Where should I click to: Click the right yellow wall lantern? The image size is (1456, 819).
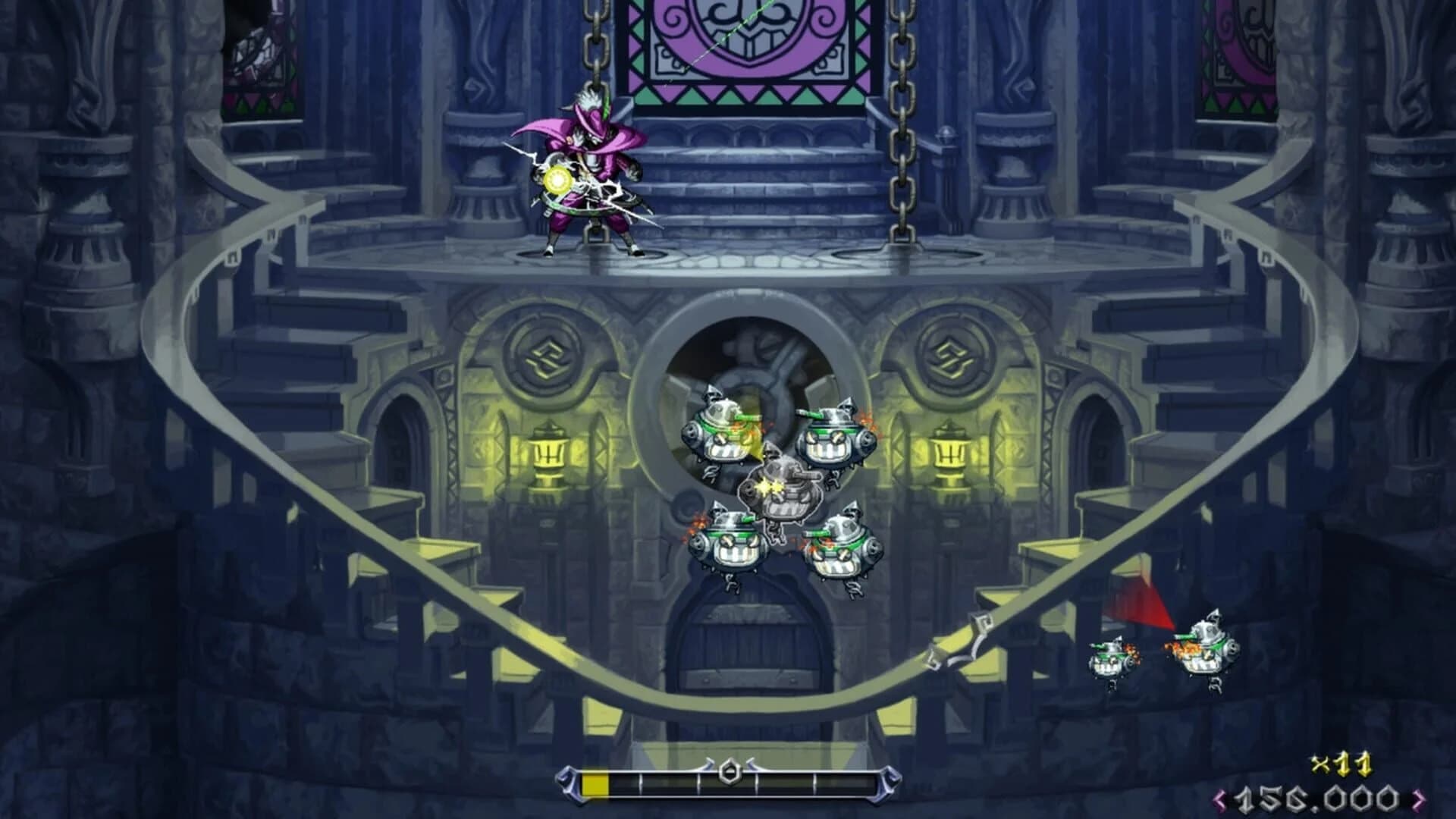949,455
